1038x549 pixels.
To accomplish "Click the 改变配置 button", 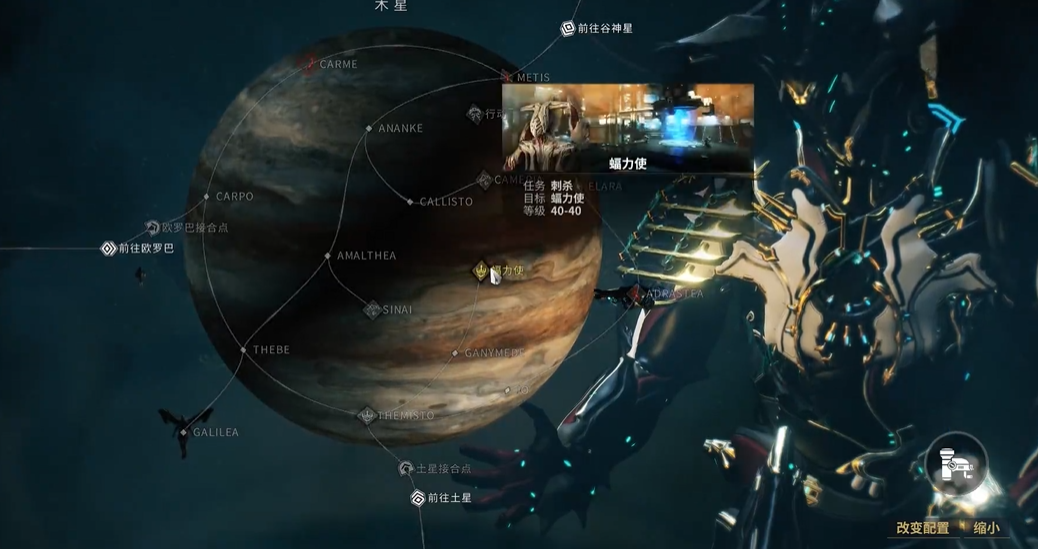I will coord(922,528).
